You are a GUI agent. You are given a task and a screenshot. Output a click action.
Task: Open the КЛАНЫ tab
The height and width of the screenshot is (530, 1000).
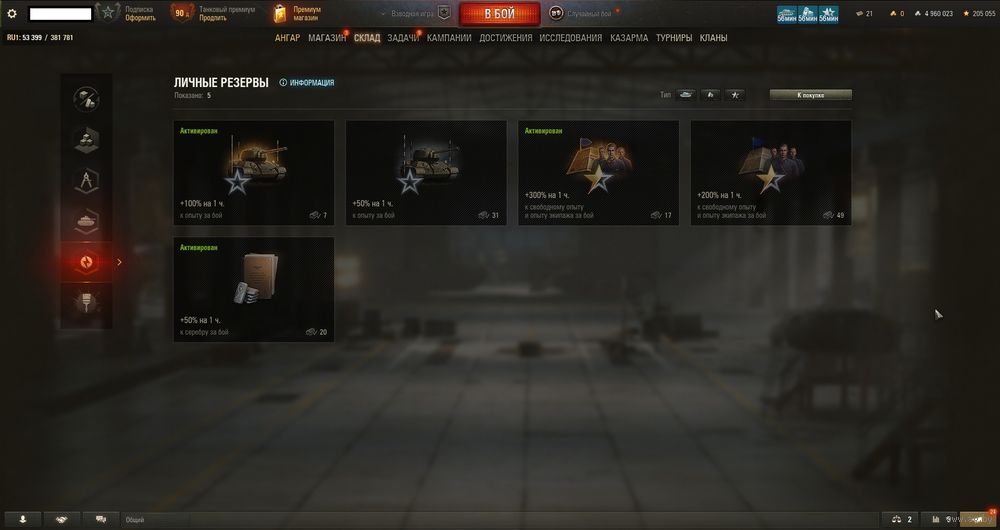point(713,38)
